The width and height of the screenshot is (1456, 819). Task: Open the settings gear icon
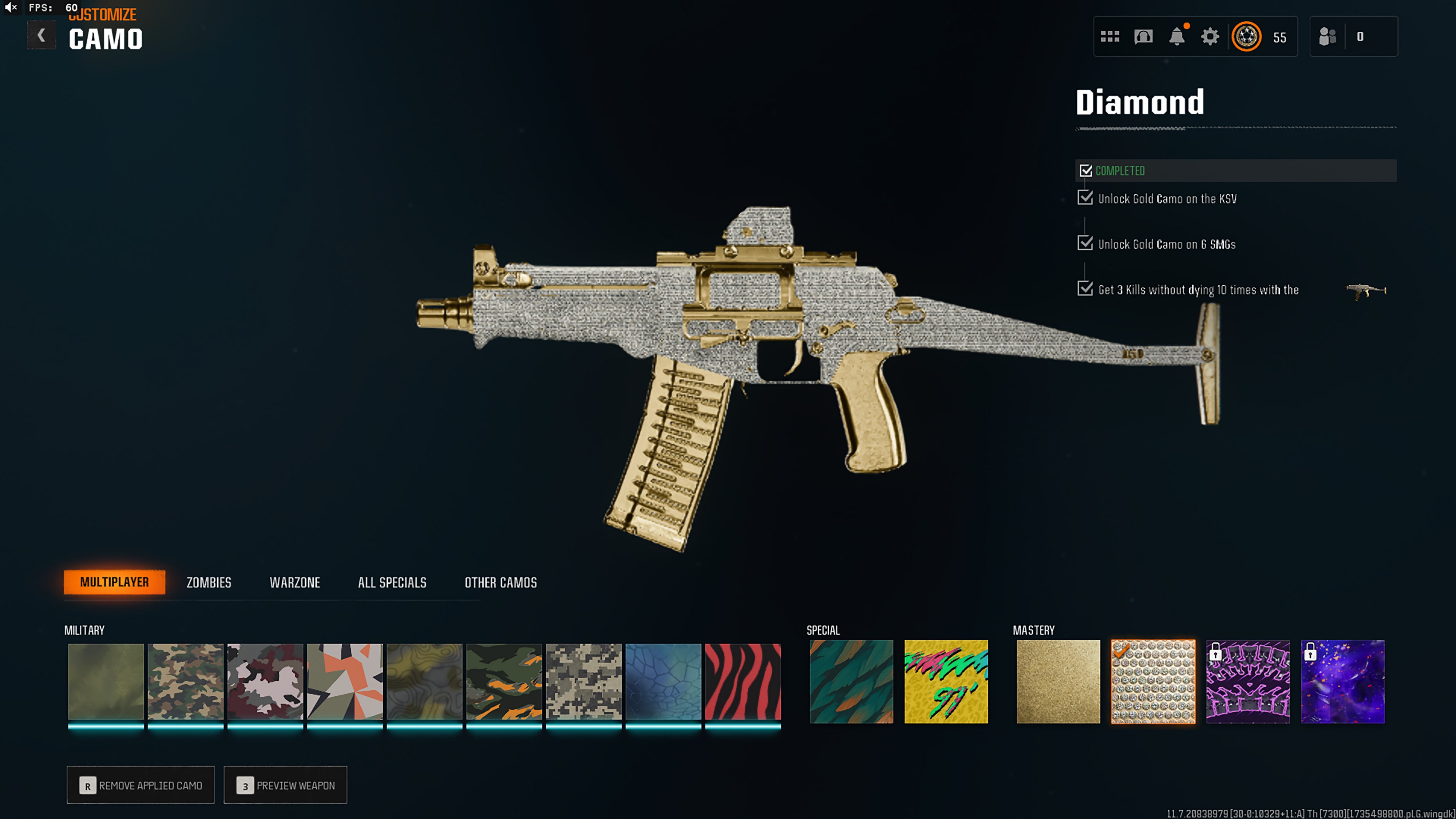click(x=1210, y=37)
